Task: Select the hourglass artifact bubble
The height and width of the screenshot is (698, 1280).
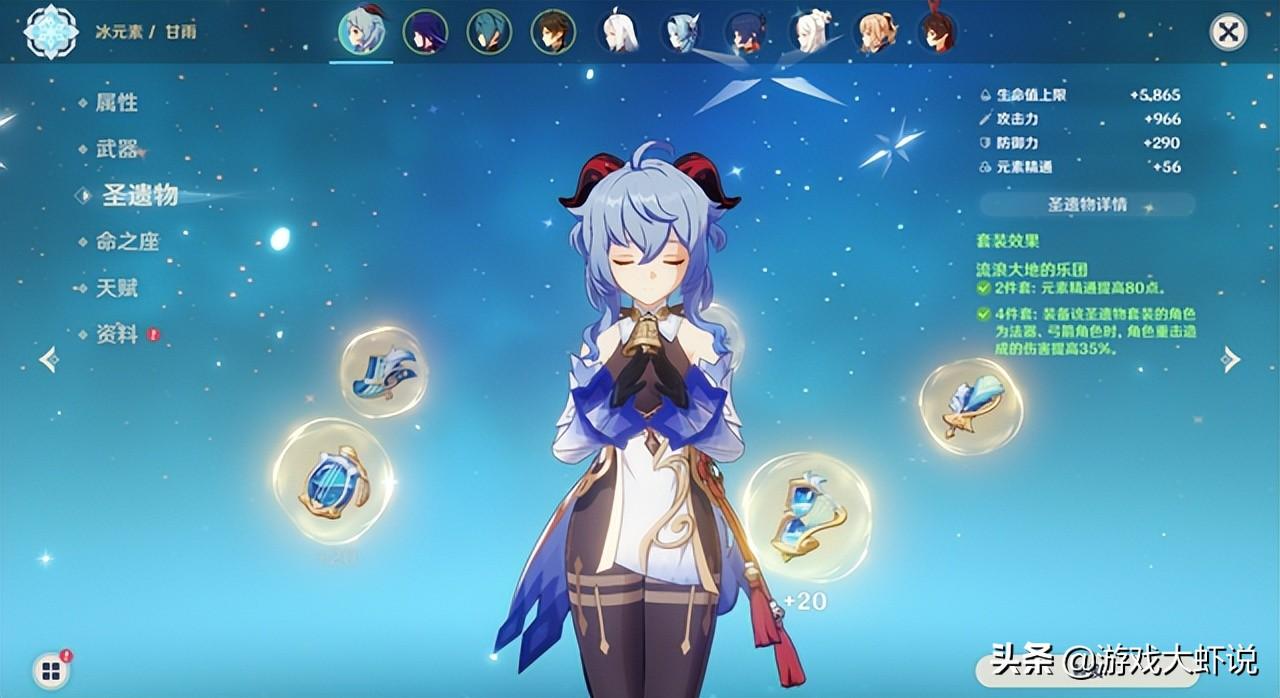Action: tap(806, 516)
